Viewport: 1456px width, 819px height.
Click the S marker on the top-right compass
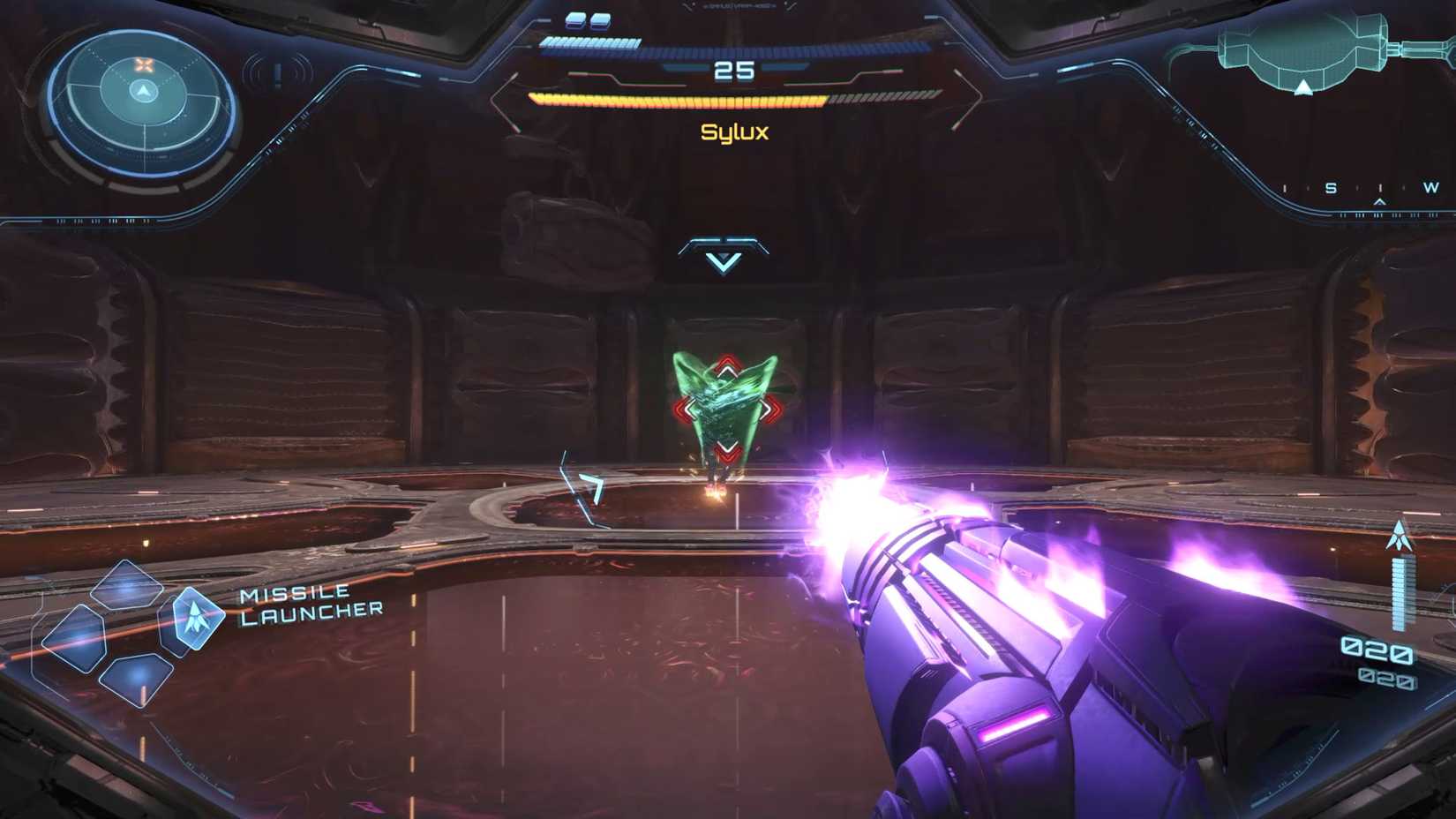[1331, 188]
